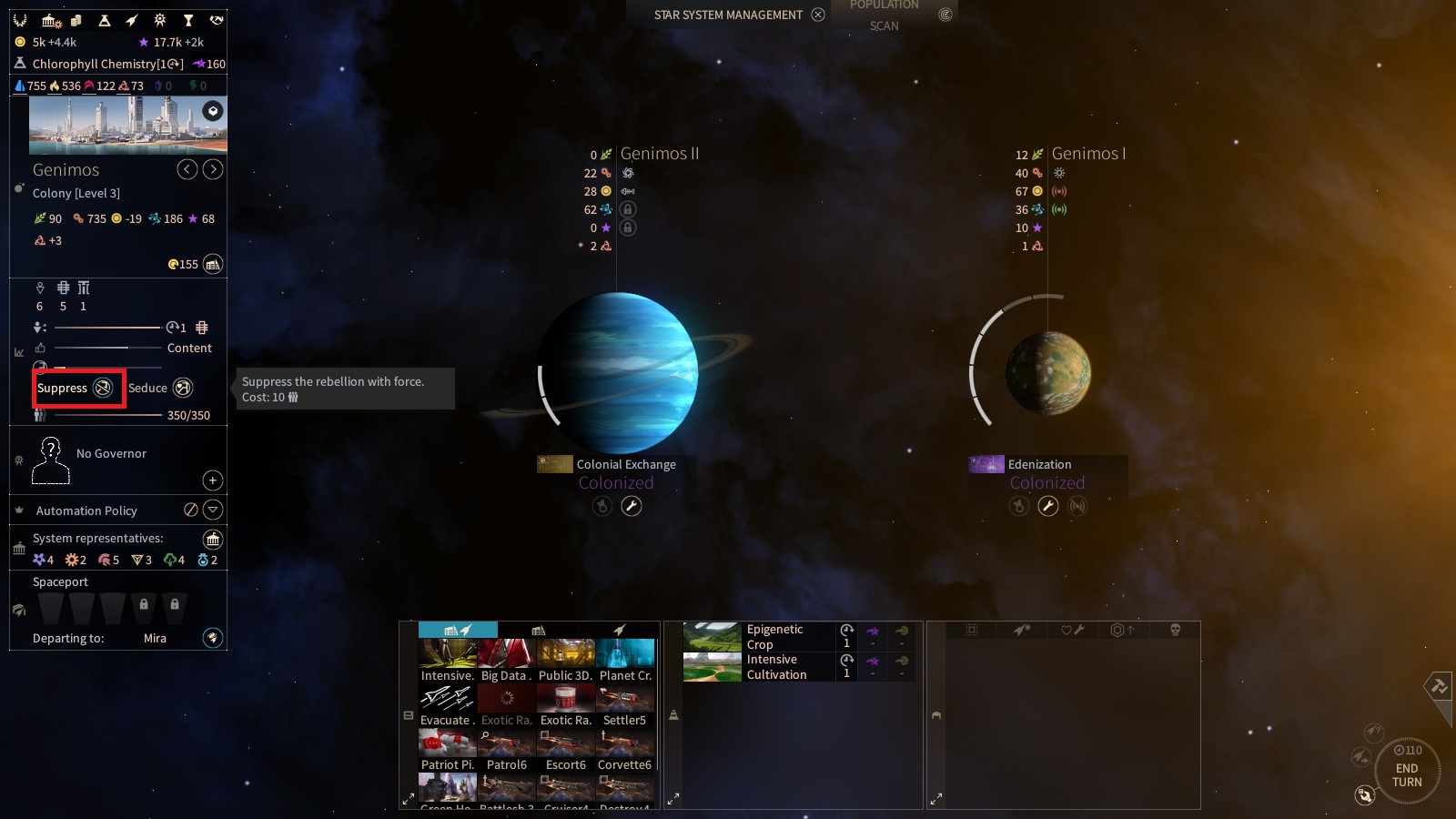This screenshot has height=819, width=1456.
Task: Queue the Big Data improvement
Action: pyautogui.click(x=506, y=660)
